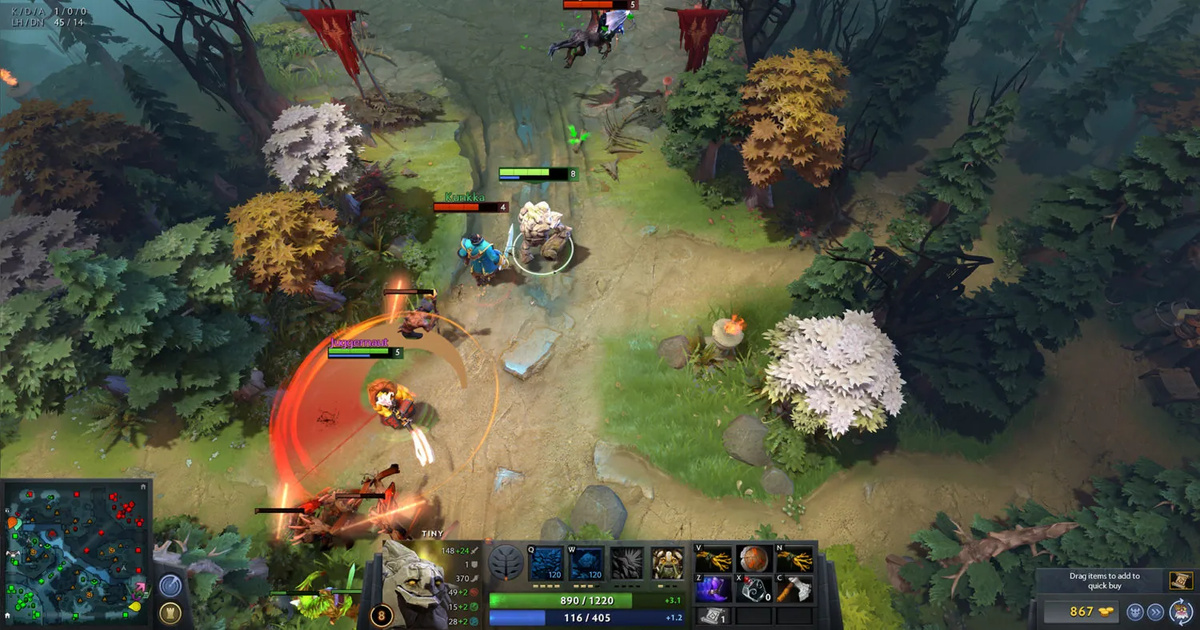Use the Town Portal Scroll slot
This screenshot has height=630, width=1200.
click(711, 617)
